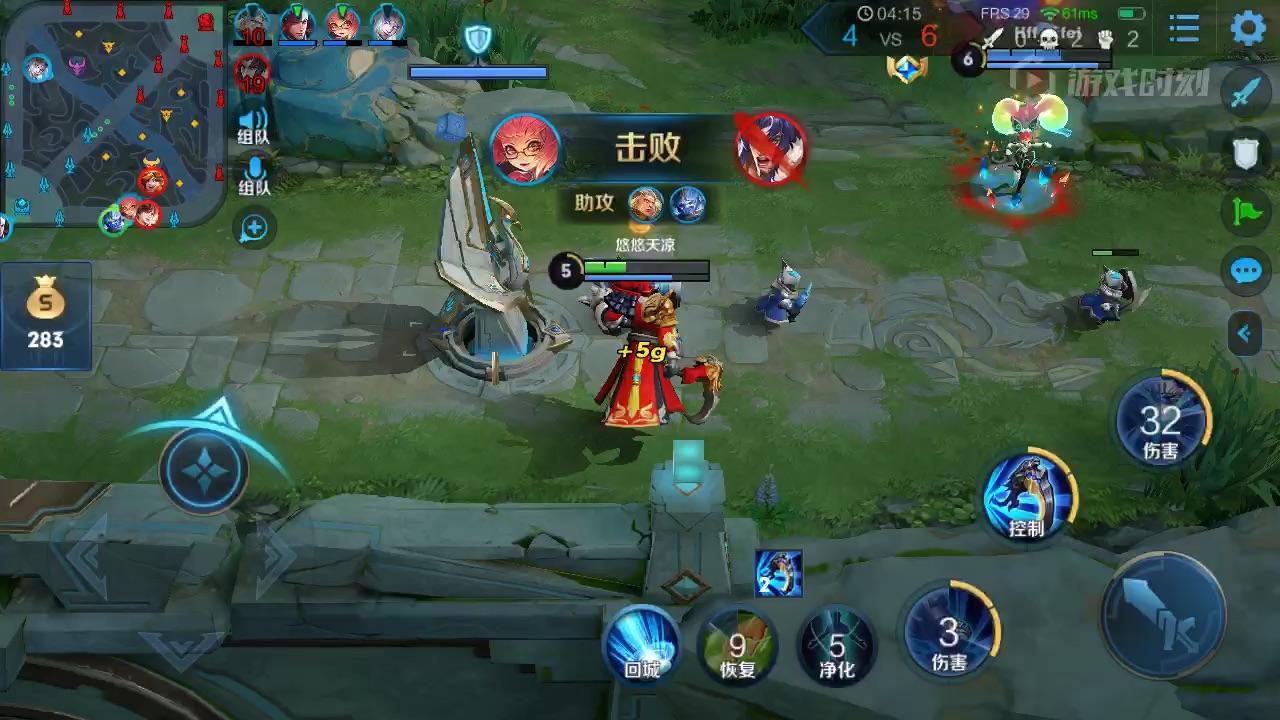
Task: Trigger the 控制 active equipment icon
Action: click(x=1029, y=497)
